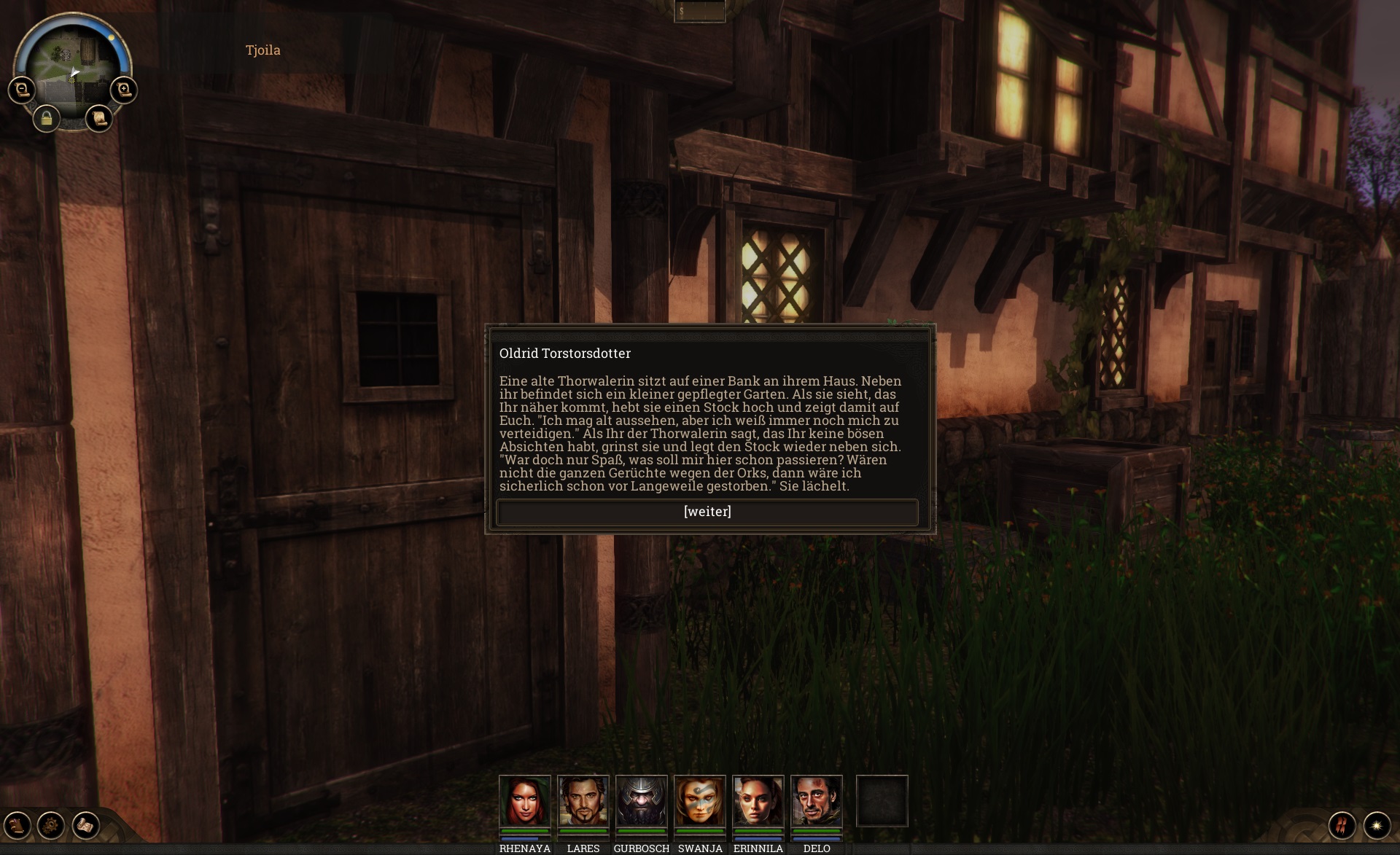Click the torn red banner icon
This screenshot has height=855, width=1400.
tap(1342, 825)
